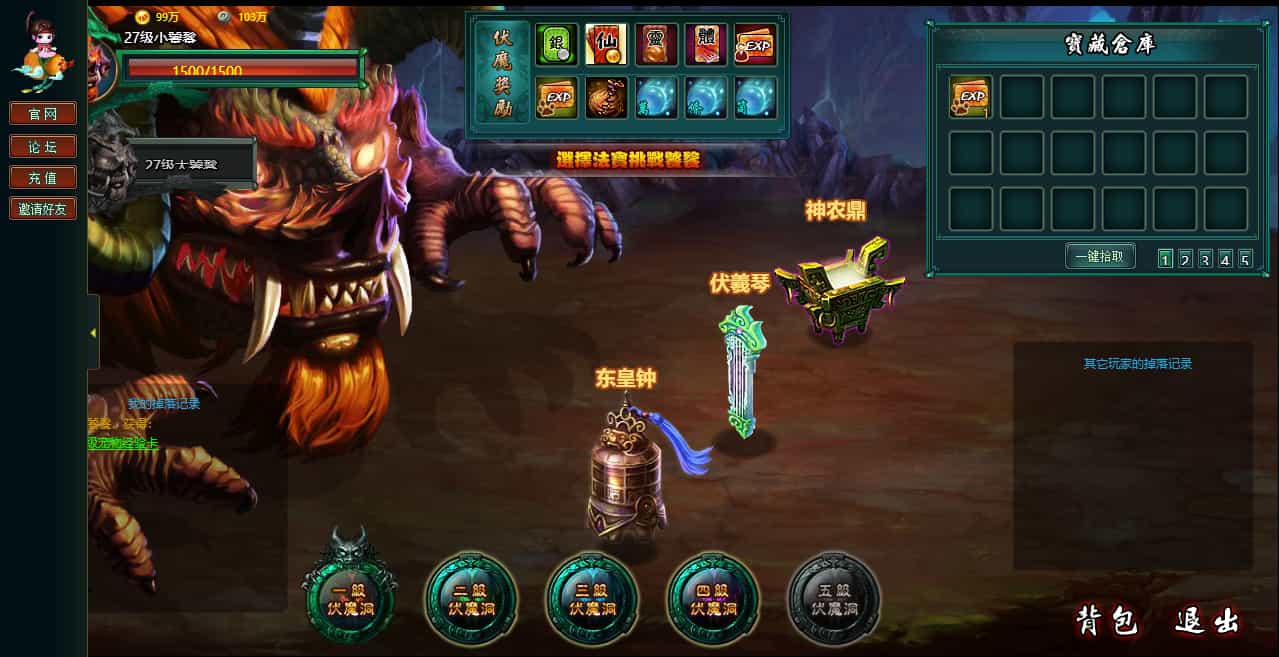Choose the 神农鼎 cauldron treasure
The height and width of the screenshot is (657, 1279).
click(x=838, y=283)
